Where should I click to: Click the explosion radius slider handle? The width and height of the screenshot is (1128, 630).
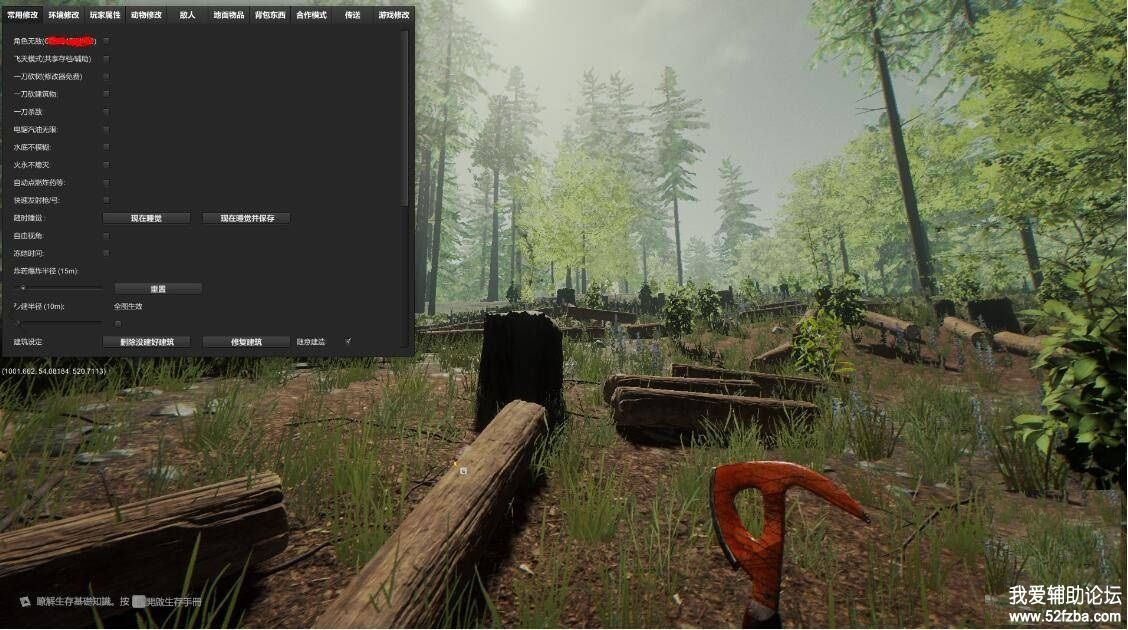pyautogui.click(x=23, y=288)
